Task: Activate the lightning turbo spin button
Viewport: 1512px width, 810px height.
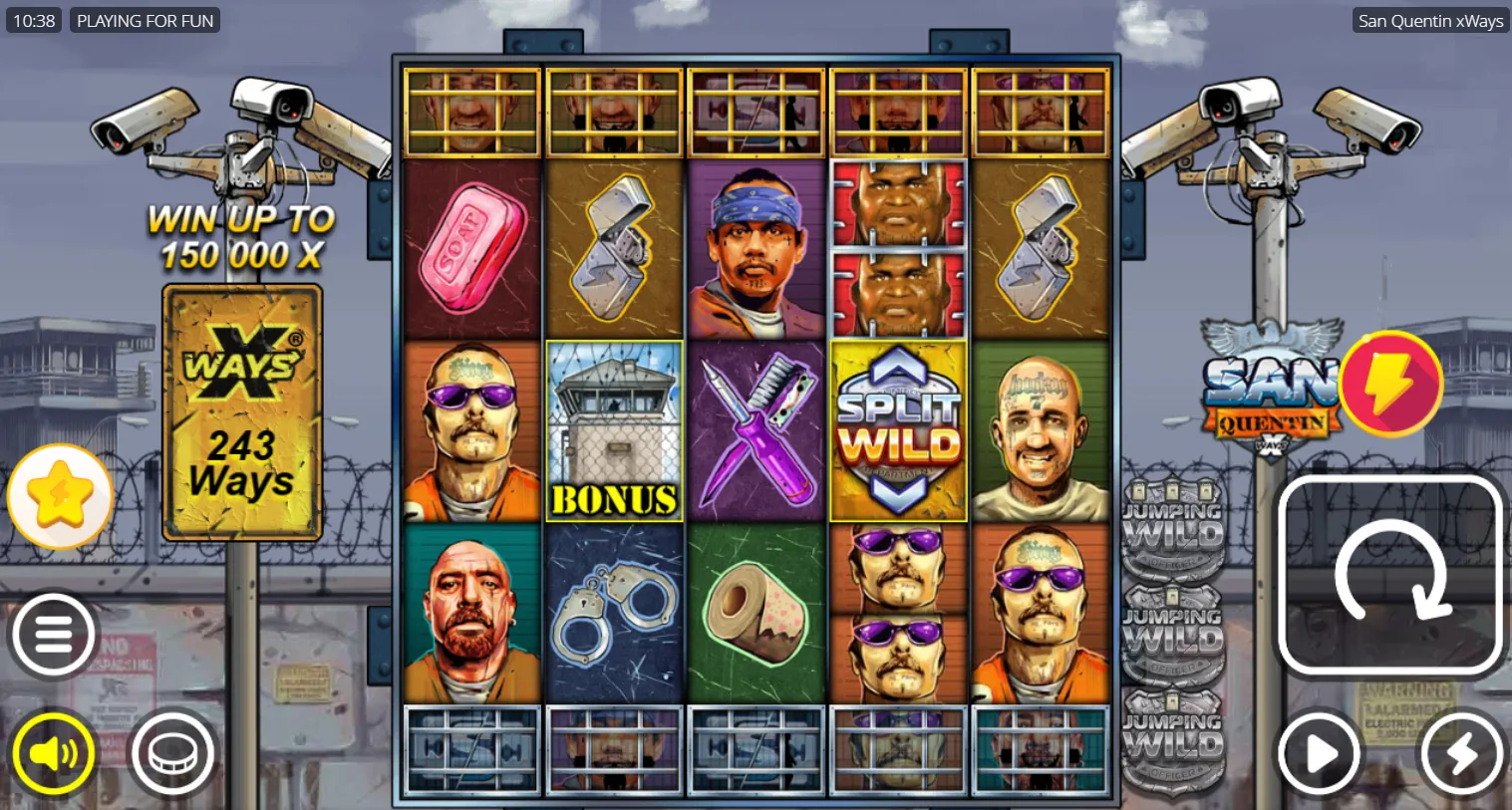Action: (1461, 754)
